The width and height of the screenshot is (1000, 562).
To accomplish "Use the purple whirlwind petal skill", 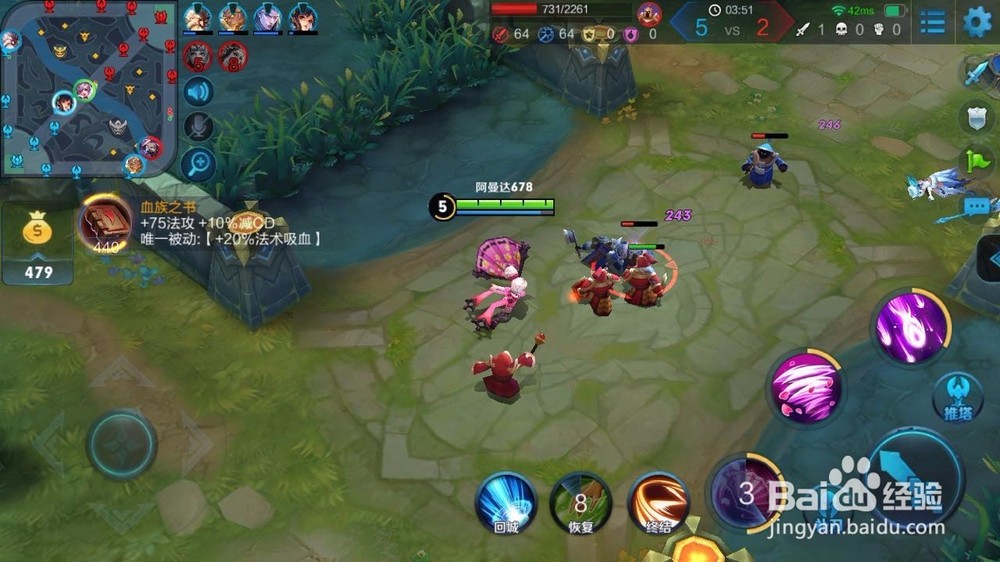I will 805,388.
